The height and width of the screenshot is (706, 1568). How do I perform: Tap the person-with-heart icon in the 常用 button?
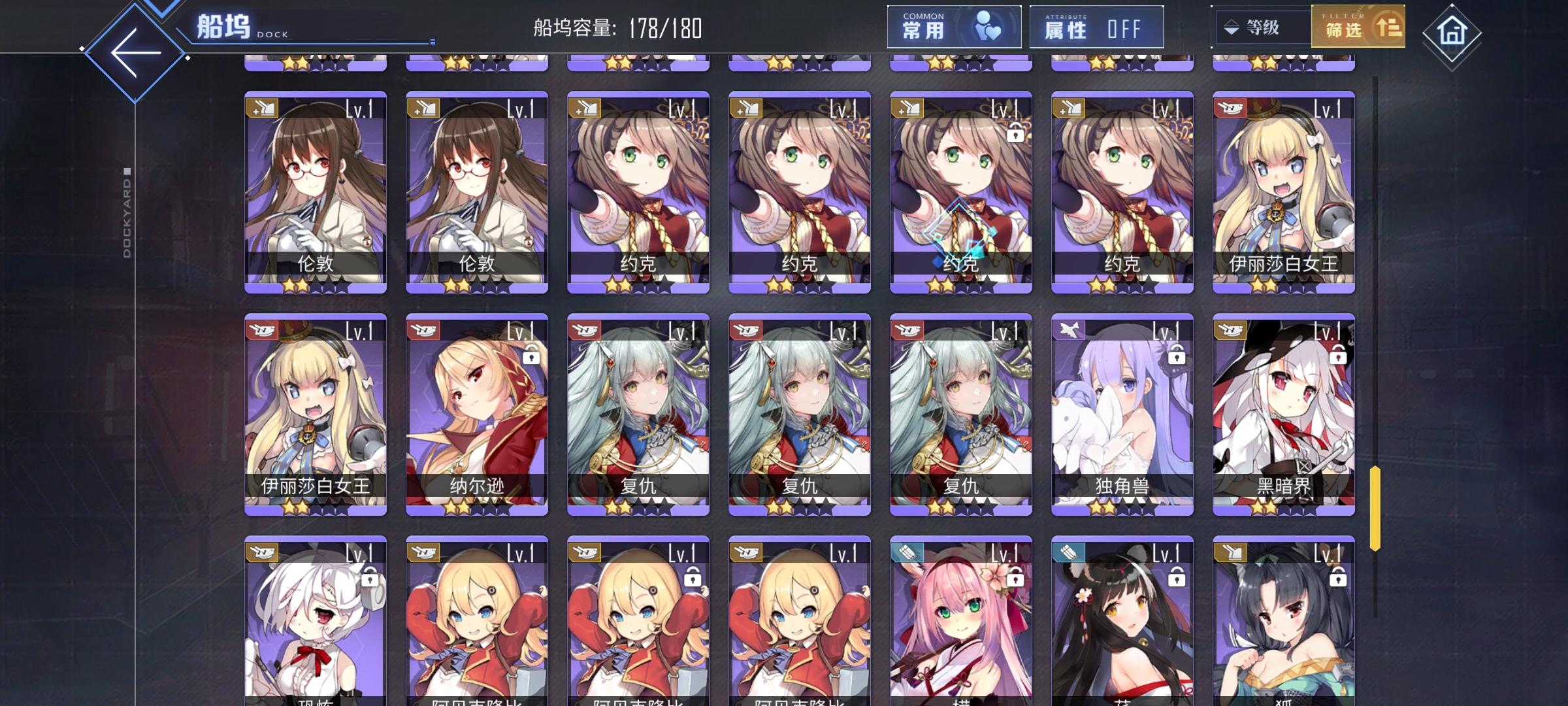click(988, 26)
